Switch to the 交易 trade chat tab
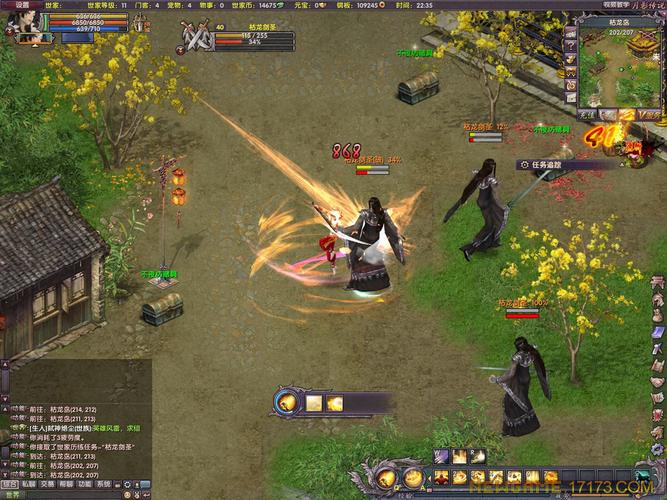Screen dimensions: 667x500 tap(47, 483)
